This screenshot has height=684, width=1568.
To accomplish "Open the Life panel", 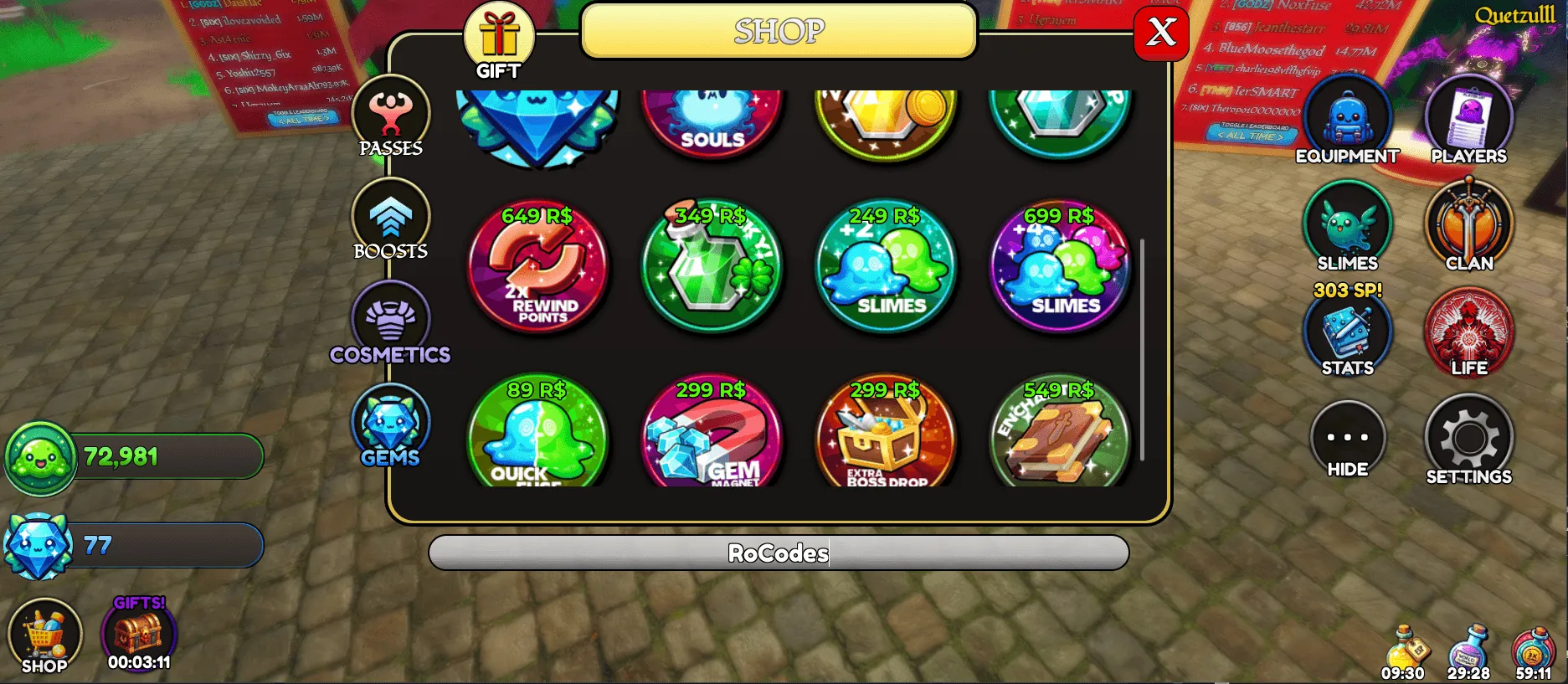I will pos(1469,333).
